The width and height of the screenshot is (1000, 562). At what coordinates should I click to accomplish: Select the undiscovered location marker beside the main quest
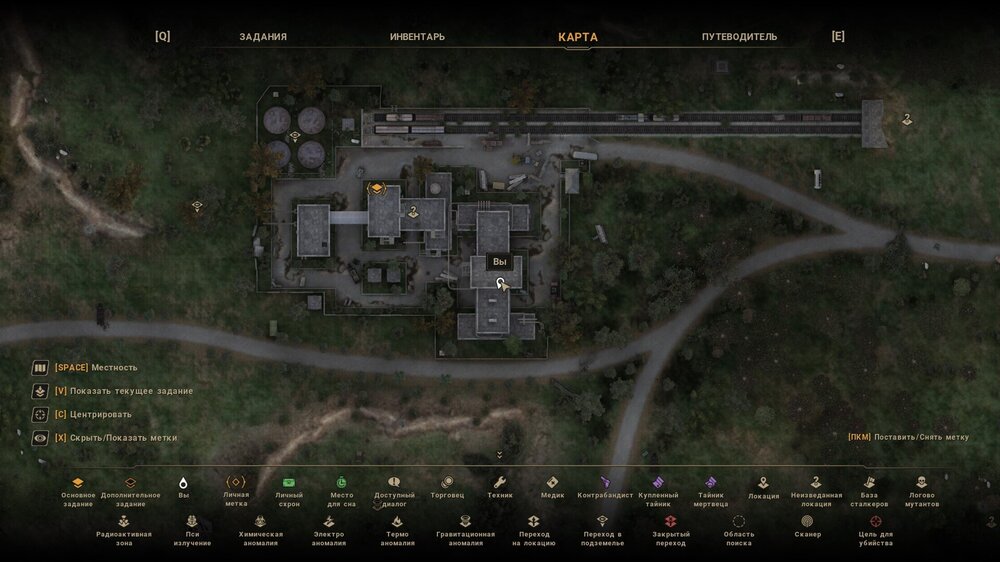pyautogui.click(x=413, y=211)
